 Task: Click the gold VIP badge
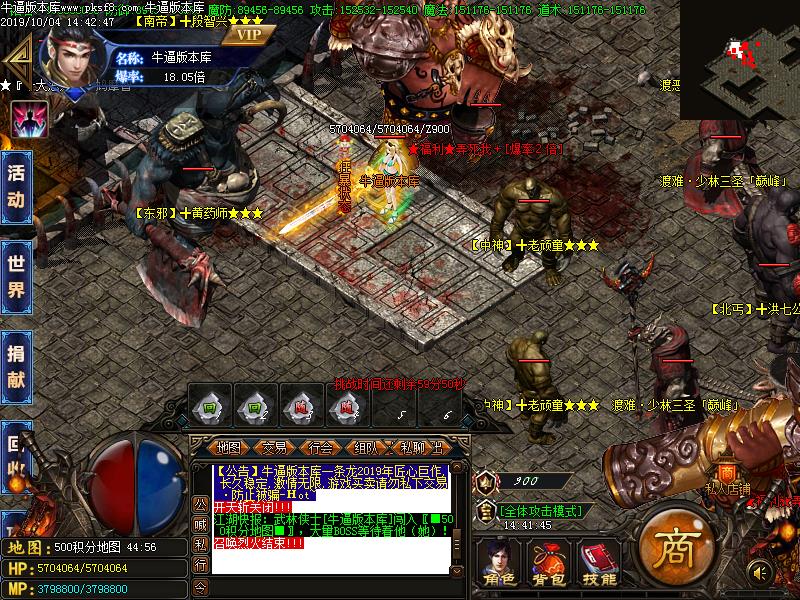click(x=247, y=34)
